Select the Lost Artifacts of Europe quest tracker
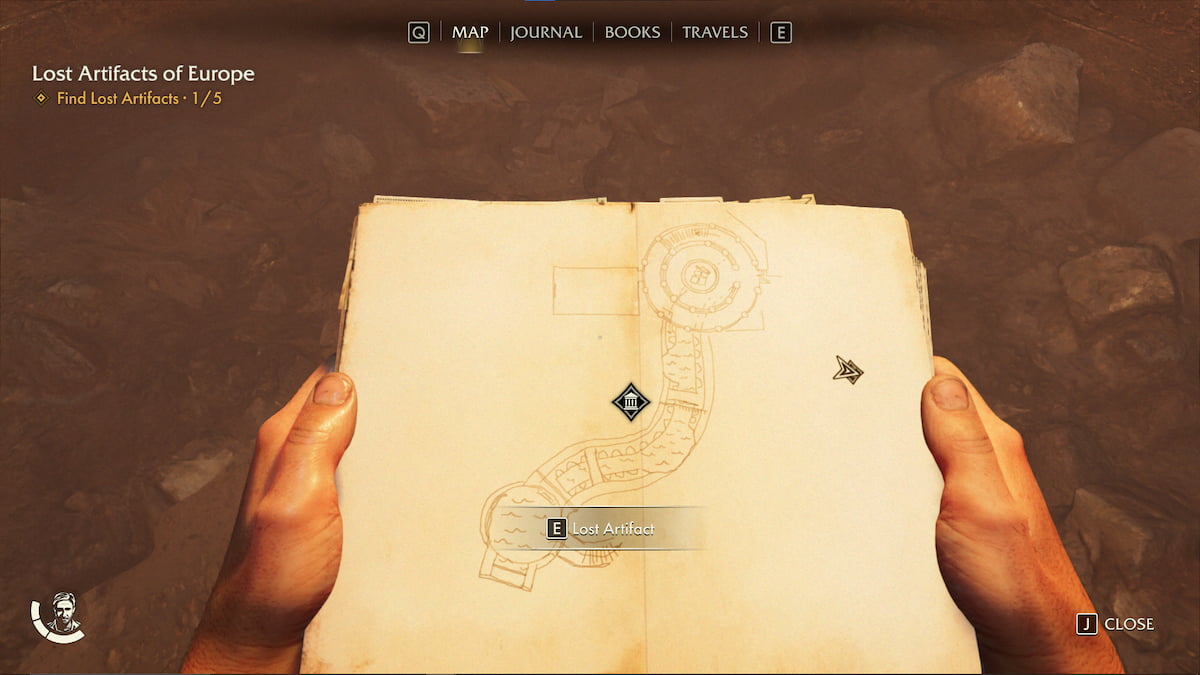 pos(143,74)
